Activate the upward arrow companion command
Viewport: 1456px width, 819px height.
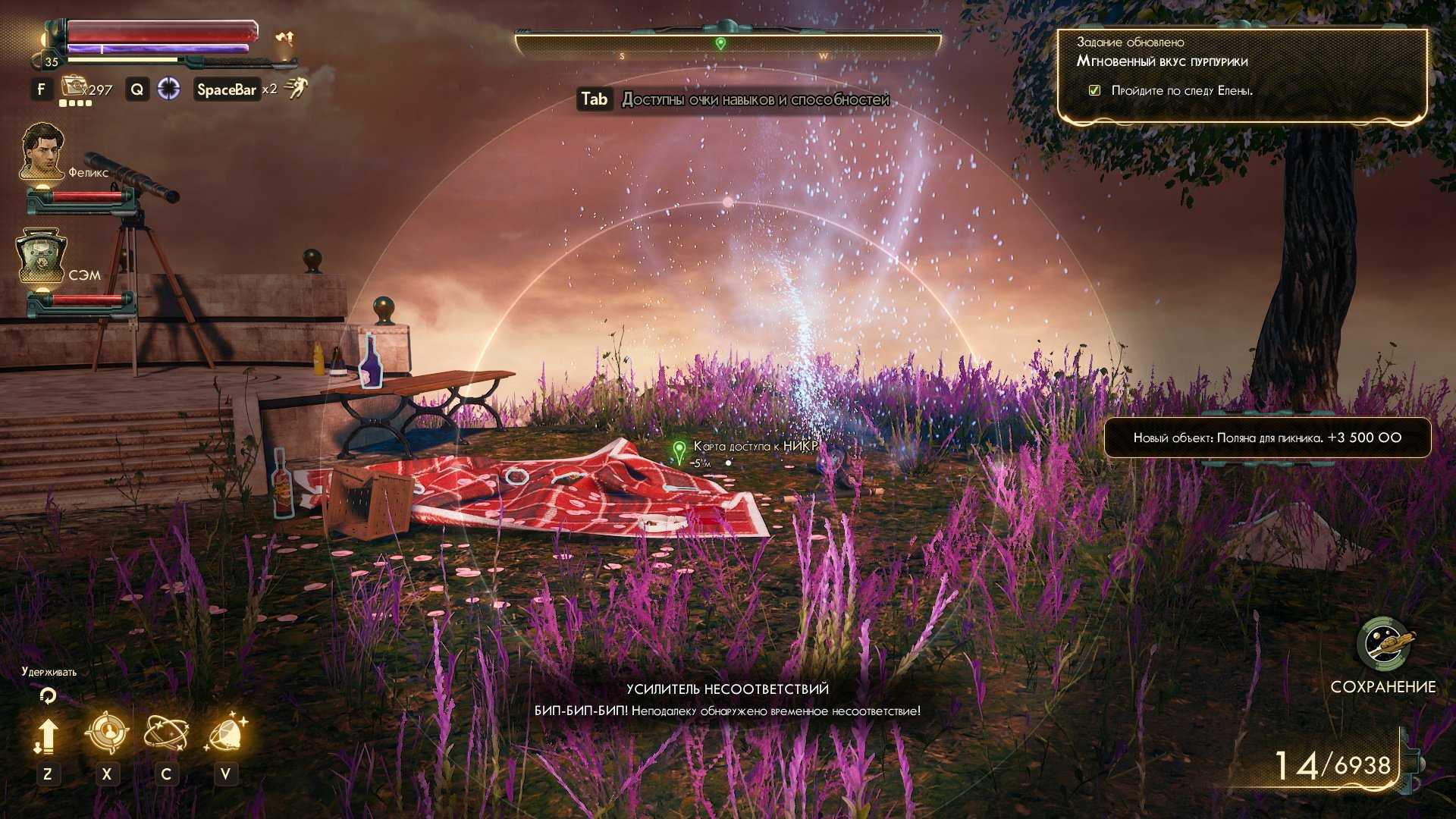[x=47, y=736]
